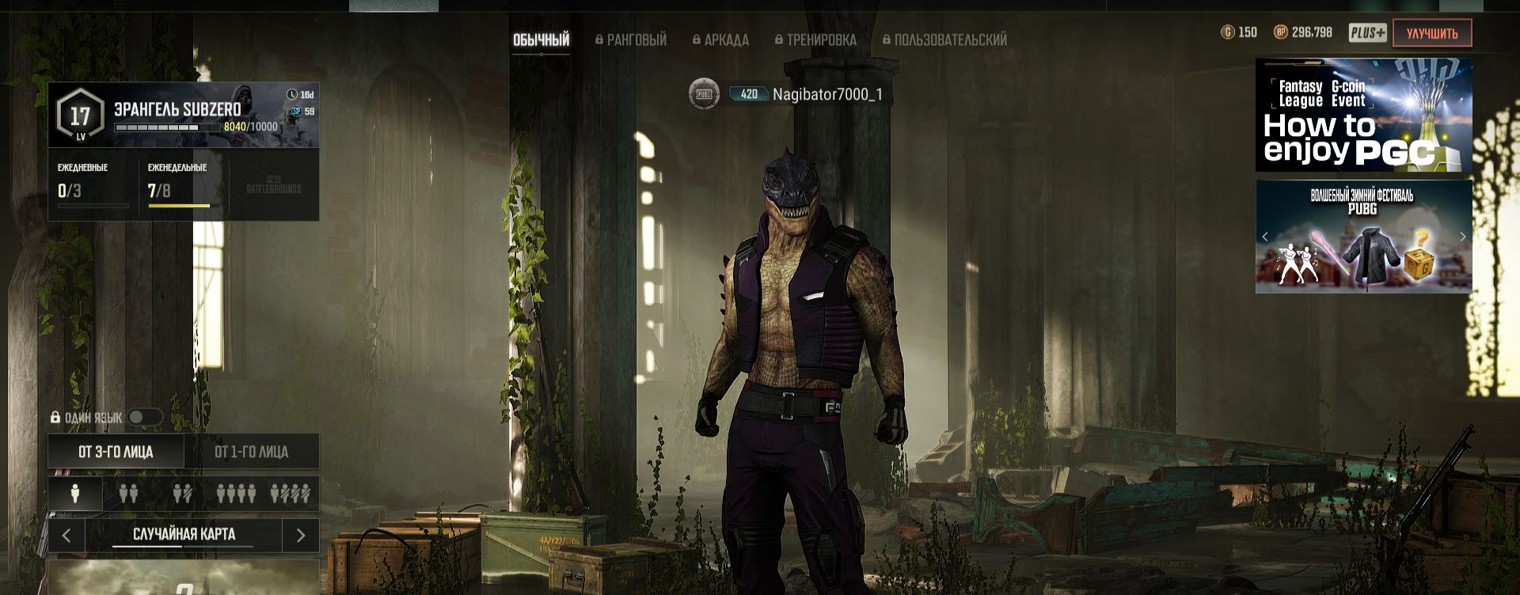Toggle the ОДИН ЯЗЫК switch
1520x595 pixels.
(x=144, y=417)
